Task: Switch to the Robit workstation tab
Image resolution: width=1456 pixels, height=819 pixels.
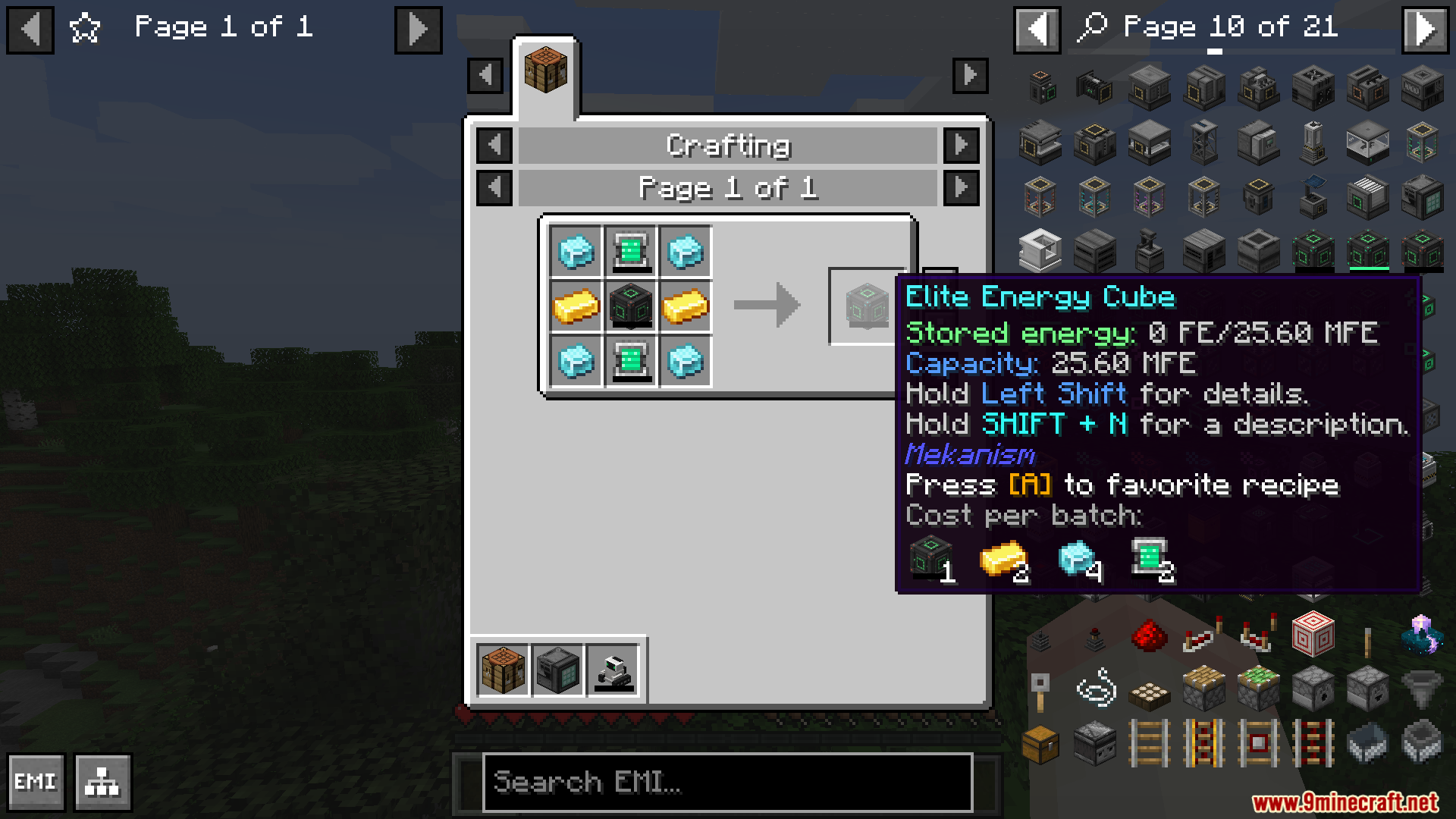Action: click(614, 670)
